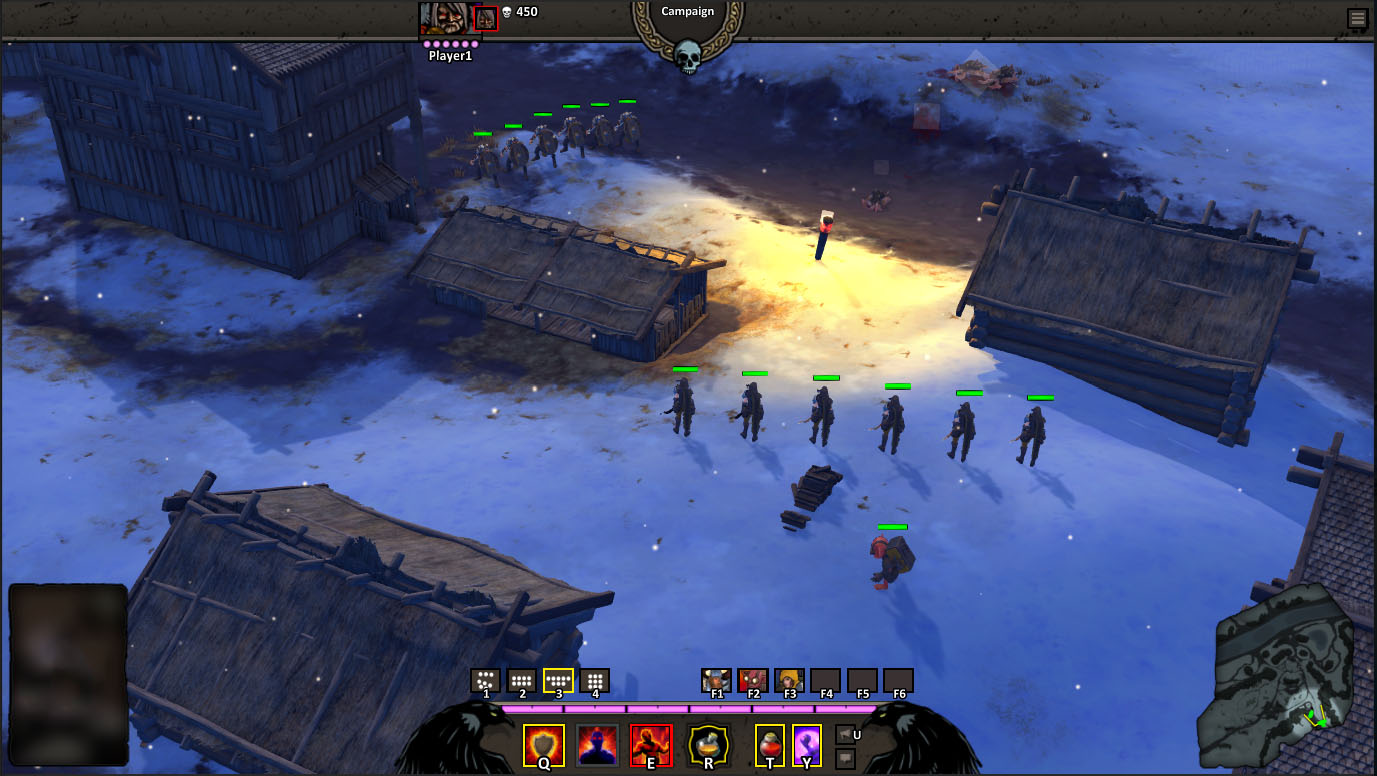This screenshot has height=776, width=1377.
Task: Open the chat speech bubble button
Action: (x=845, y=759)
